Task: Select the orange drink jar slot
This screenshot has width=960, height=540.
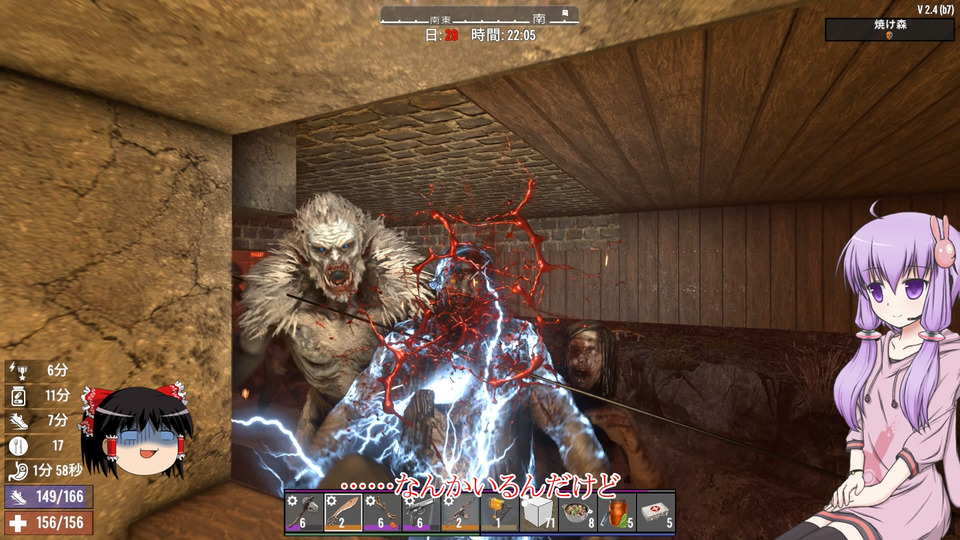Action: pos(616,513)
